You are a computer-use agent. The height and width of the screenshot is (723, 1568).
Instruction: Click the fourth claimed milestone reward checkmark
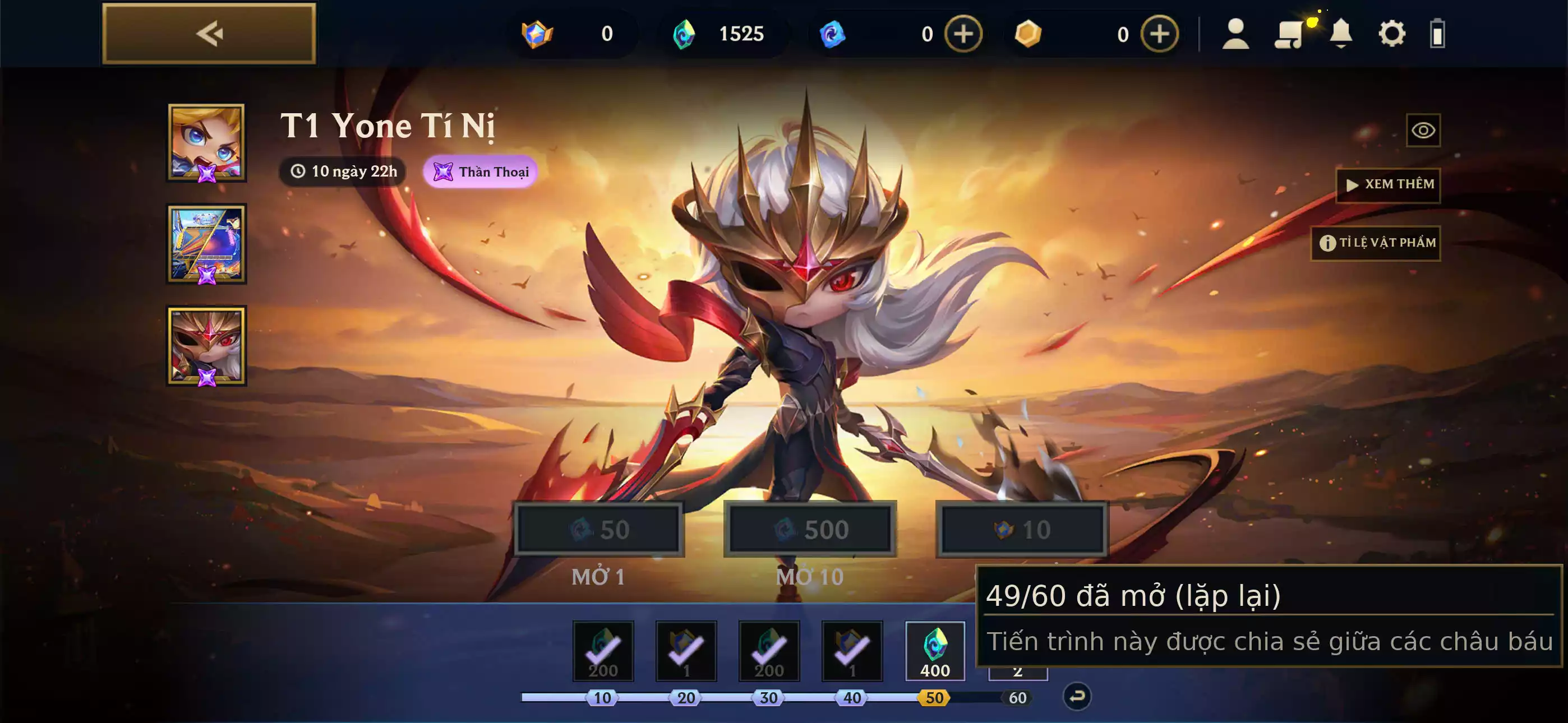pos(851,651)
